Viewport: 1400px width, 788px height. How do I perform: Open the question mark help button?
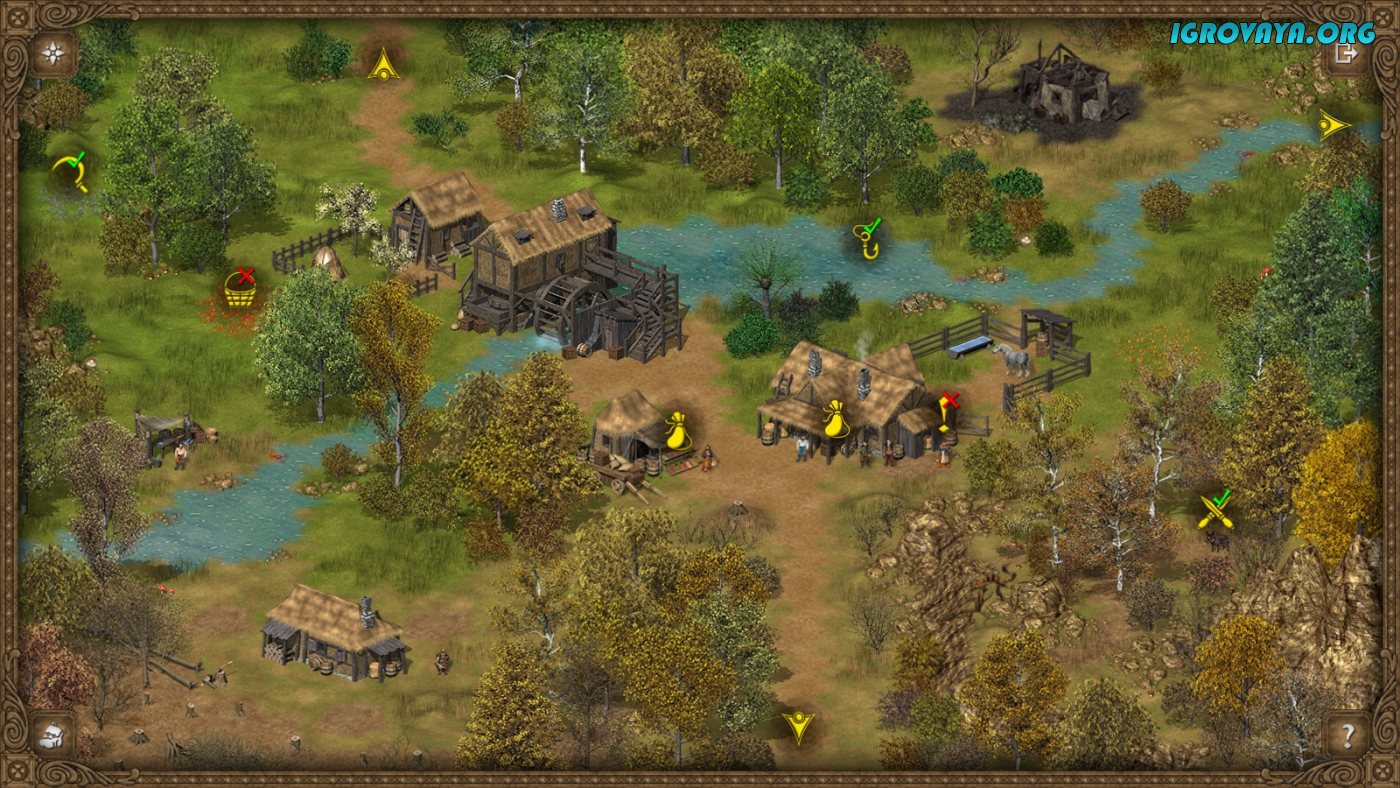tap(1347, 736)
